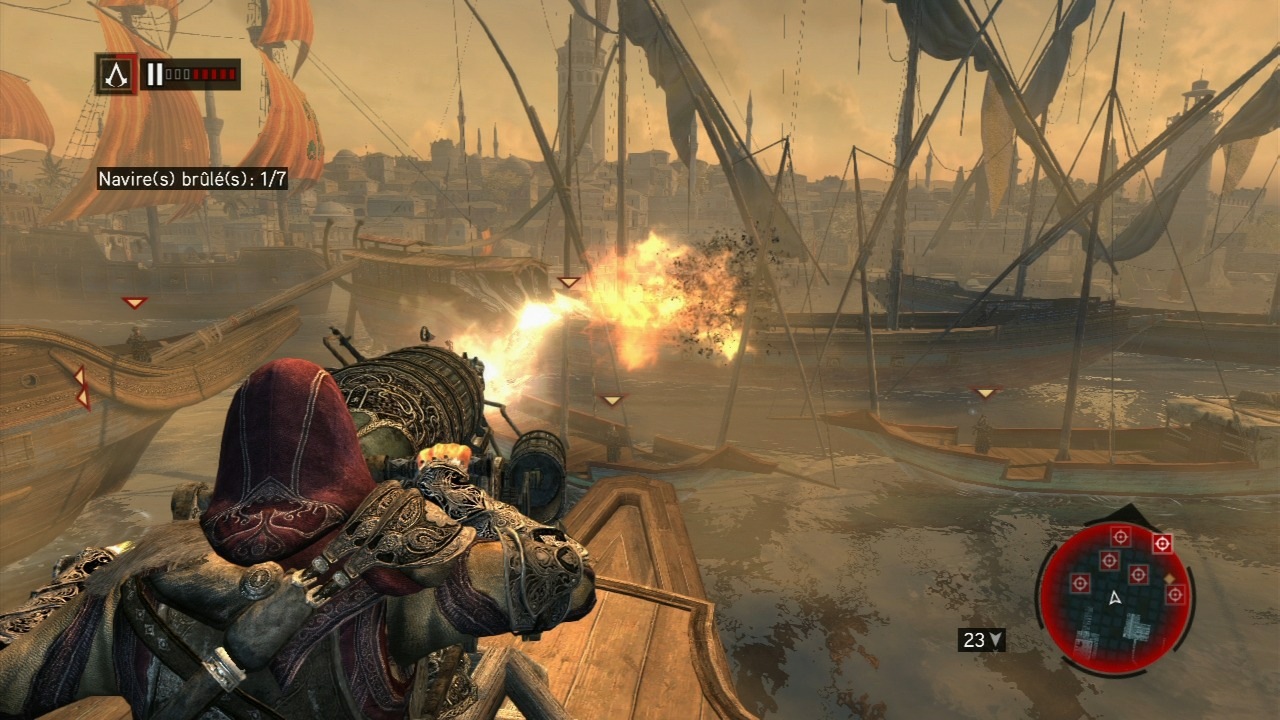The image size is (1280, 720).
Task: Open the weapon selector via the white down arrow
Action: [x=996, y=640]
